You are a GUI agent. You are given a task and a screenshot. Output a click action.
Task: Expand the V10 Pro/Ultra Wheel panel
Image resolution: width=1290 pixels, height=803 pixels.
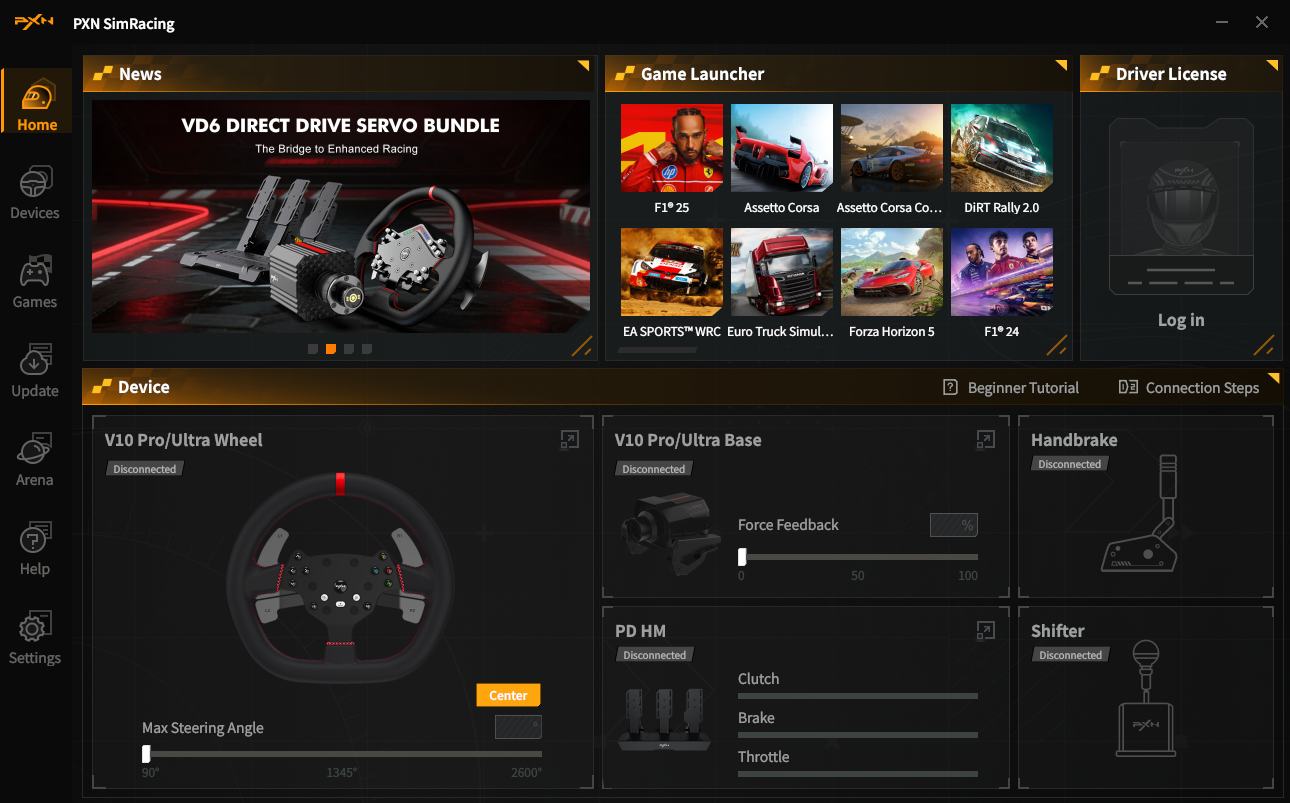(x=569, y=439)
